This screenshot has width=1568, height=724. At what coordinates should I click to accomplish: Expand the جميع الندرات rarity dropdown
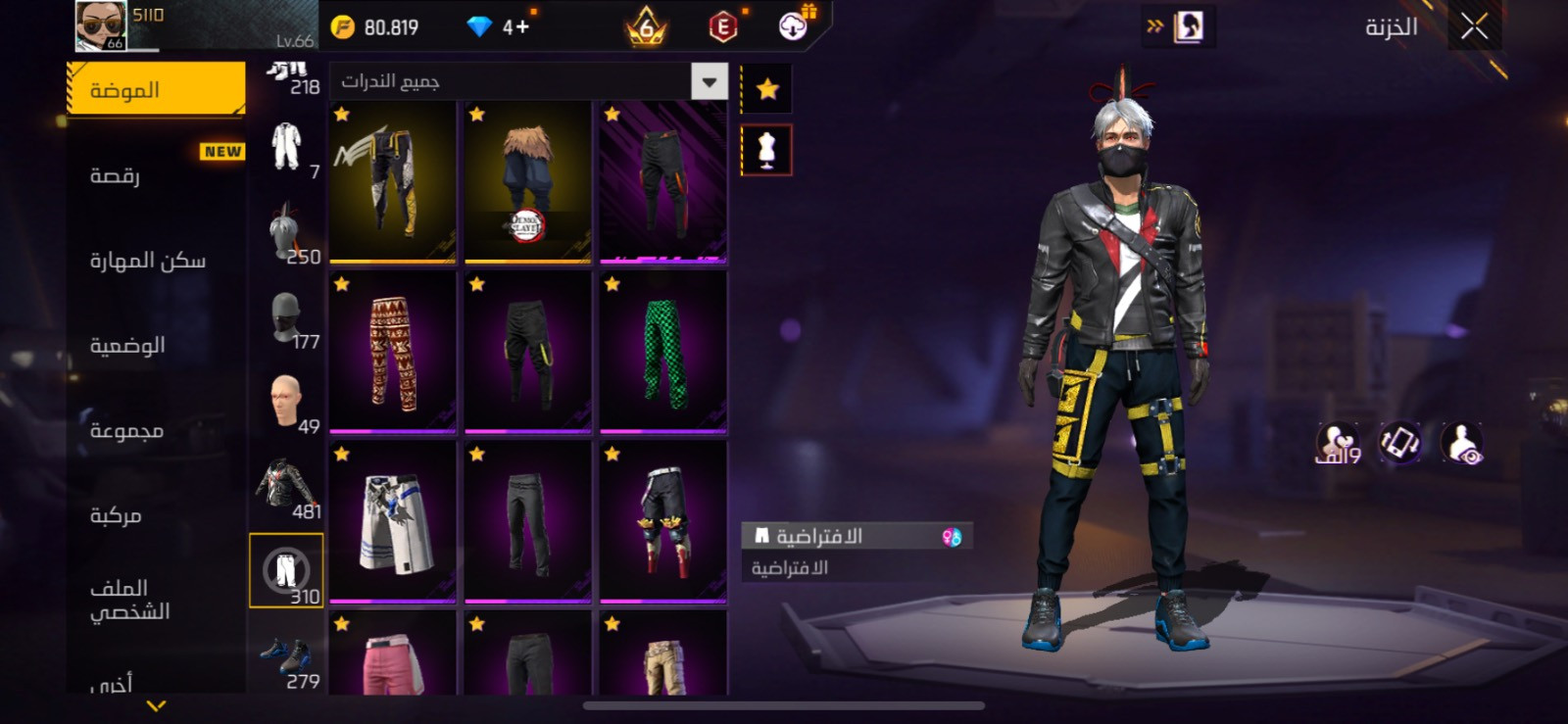[709, 81]
